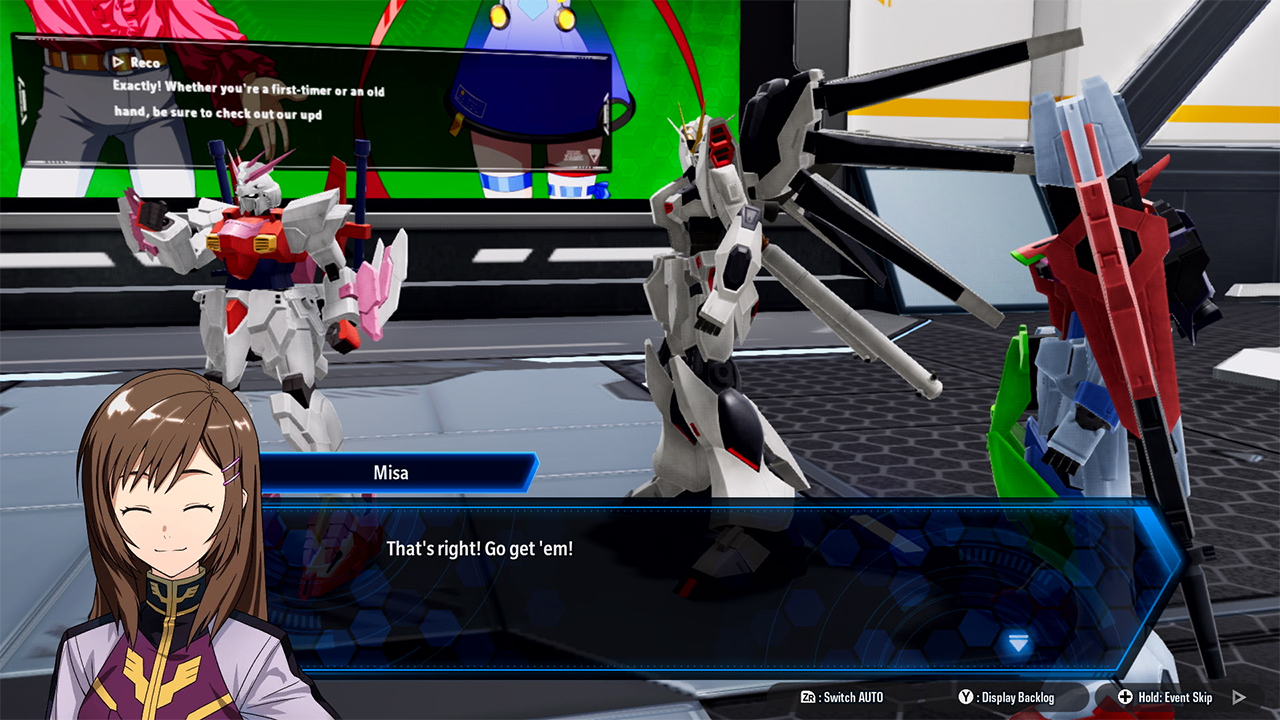Click the plus button icon for Event Skip
The height and width of the screenshot is (720, 1280).
[1125, 698]
